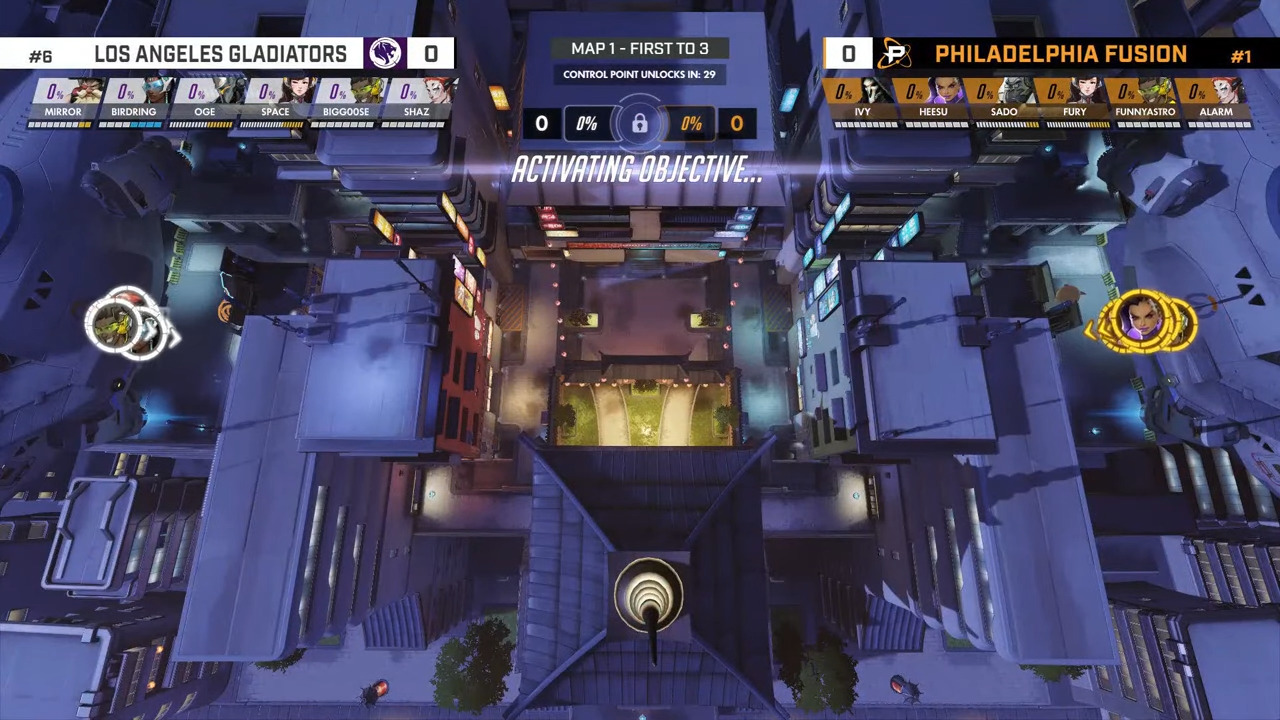Choose OGE's player card
The height and width of the screenshot is (720, 1280).
point(205,102)
